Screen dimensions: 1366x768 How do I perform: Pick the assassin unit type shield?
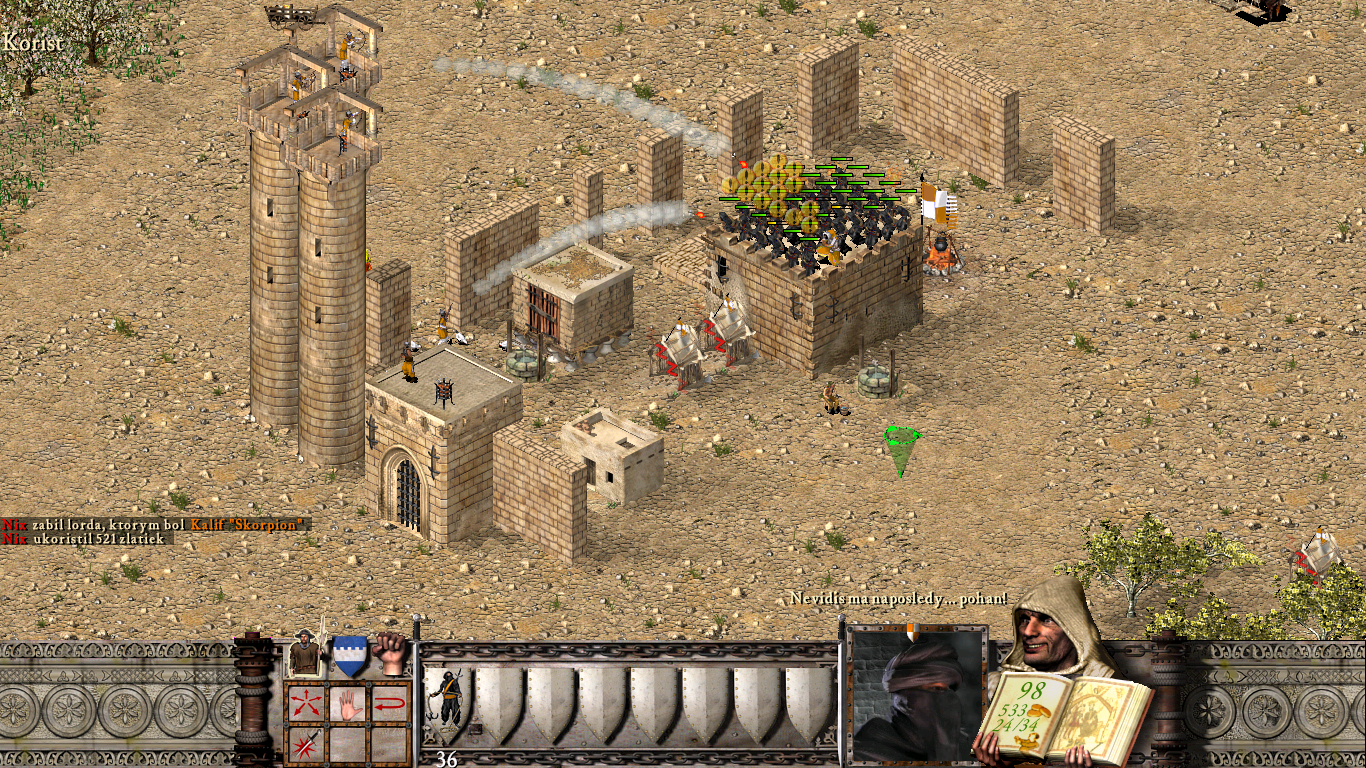point(446,702)
